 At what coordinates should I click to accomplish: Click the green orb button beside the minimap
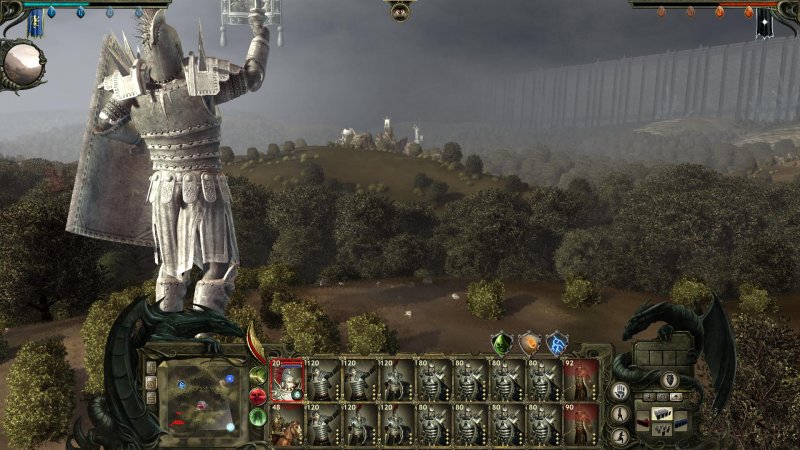257,376
